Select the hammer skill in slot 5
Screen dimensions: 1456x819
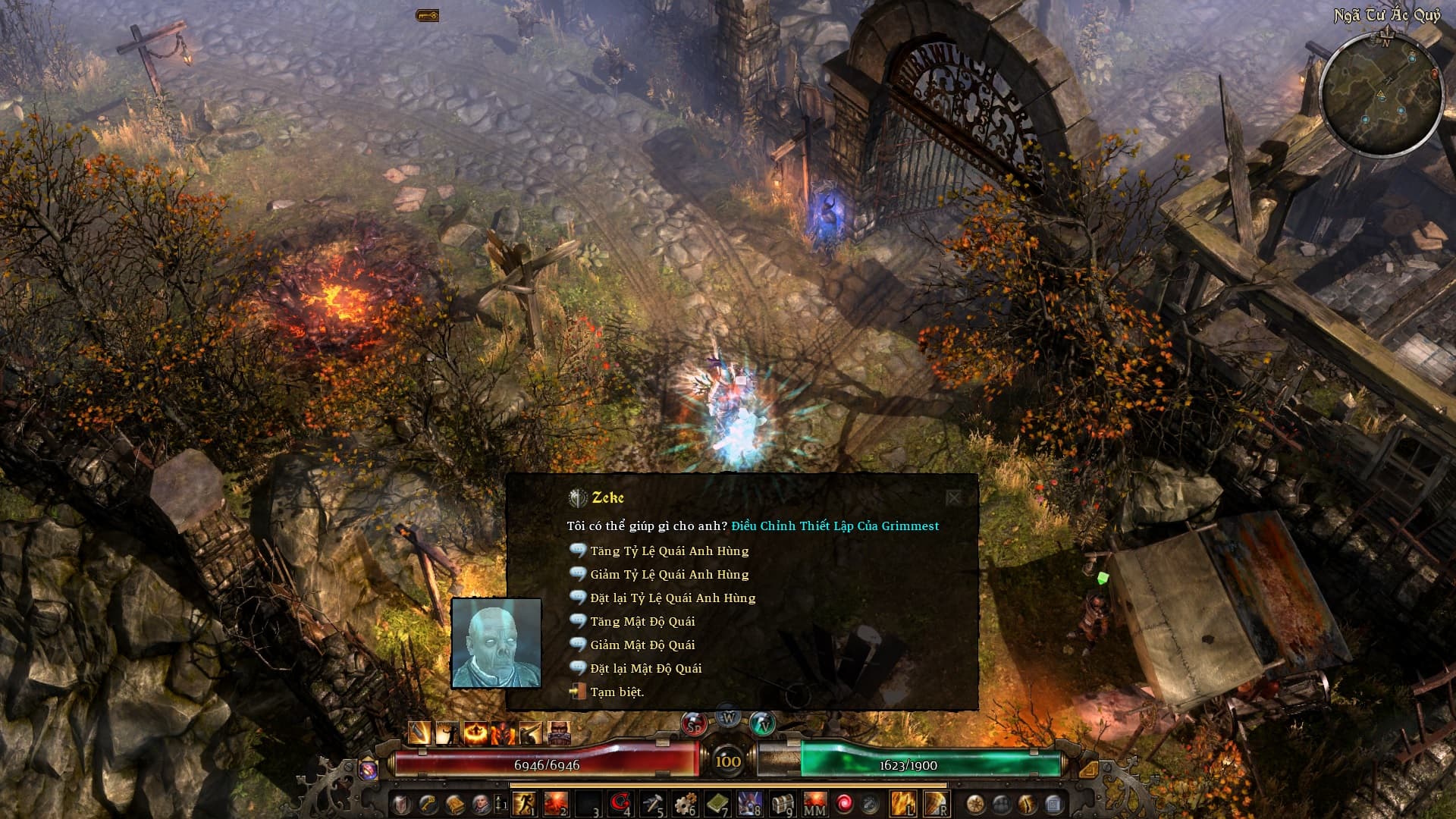(x=652, y=803)
